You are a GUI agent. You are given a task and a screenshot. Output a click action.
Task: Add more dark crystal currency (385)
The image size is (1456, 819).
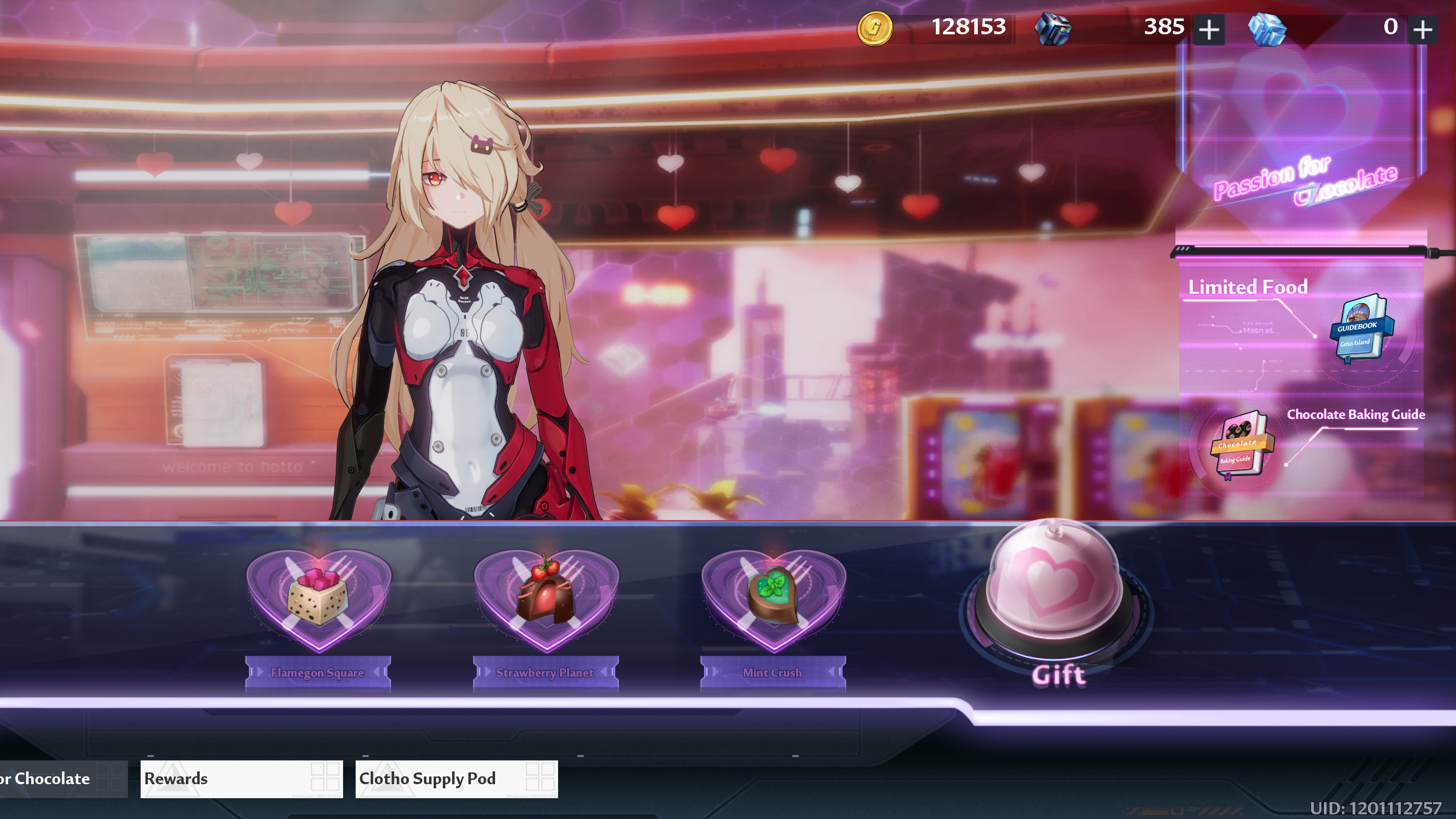(x=1209, y=29)
